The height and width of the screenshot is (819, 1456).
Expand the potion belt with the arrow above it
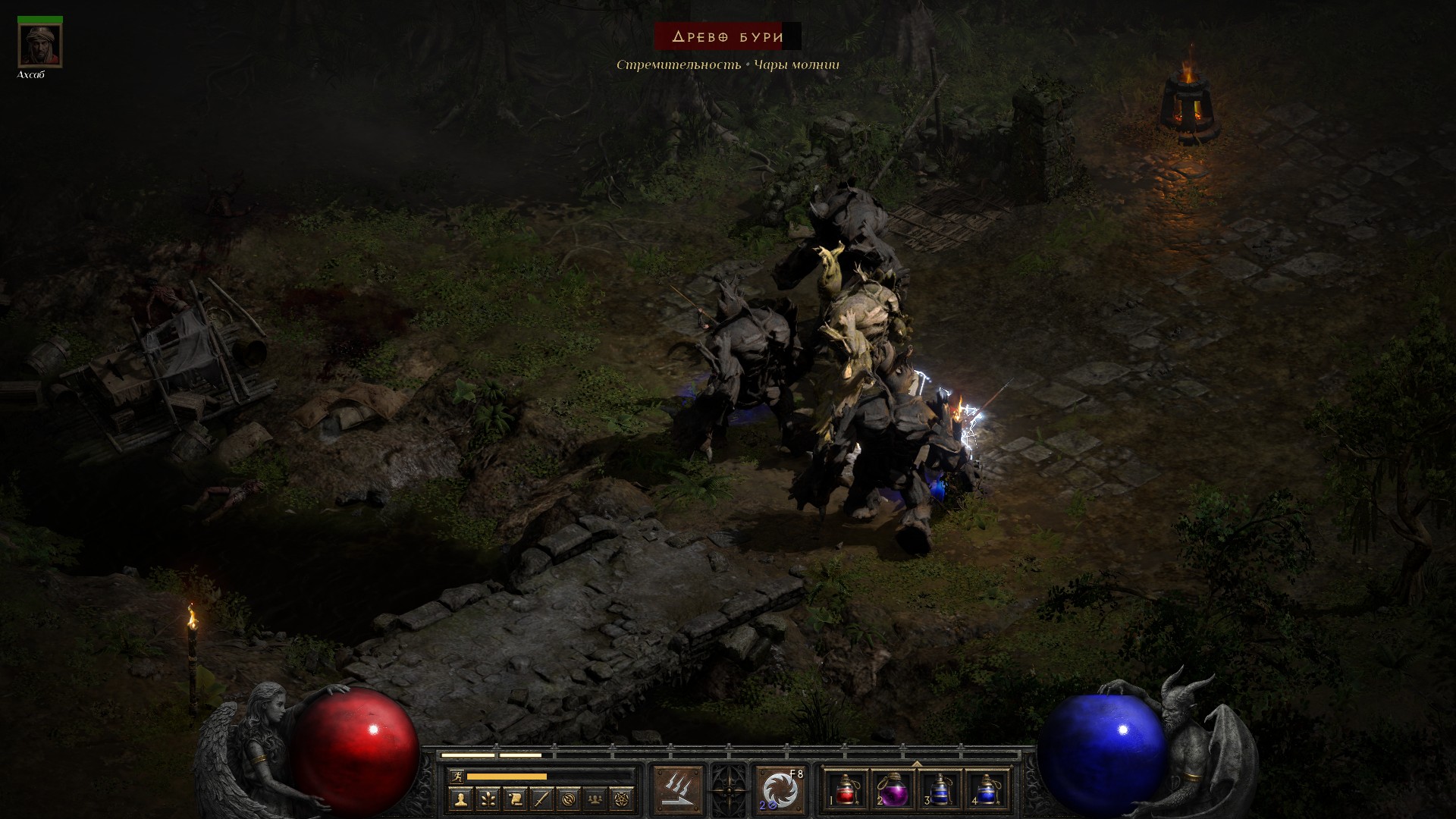(917, 764)
